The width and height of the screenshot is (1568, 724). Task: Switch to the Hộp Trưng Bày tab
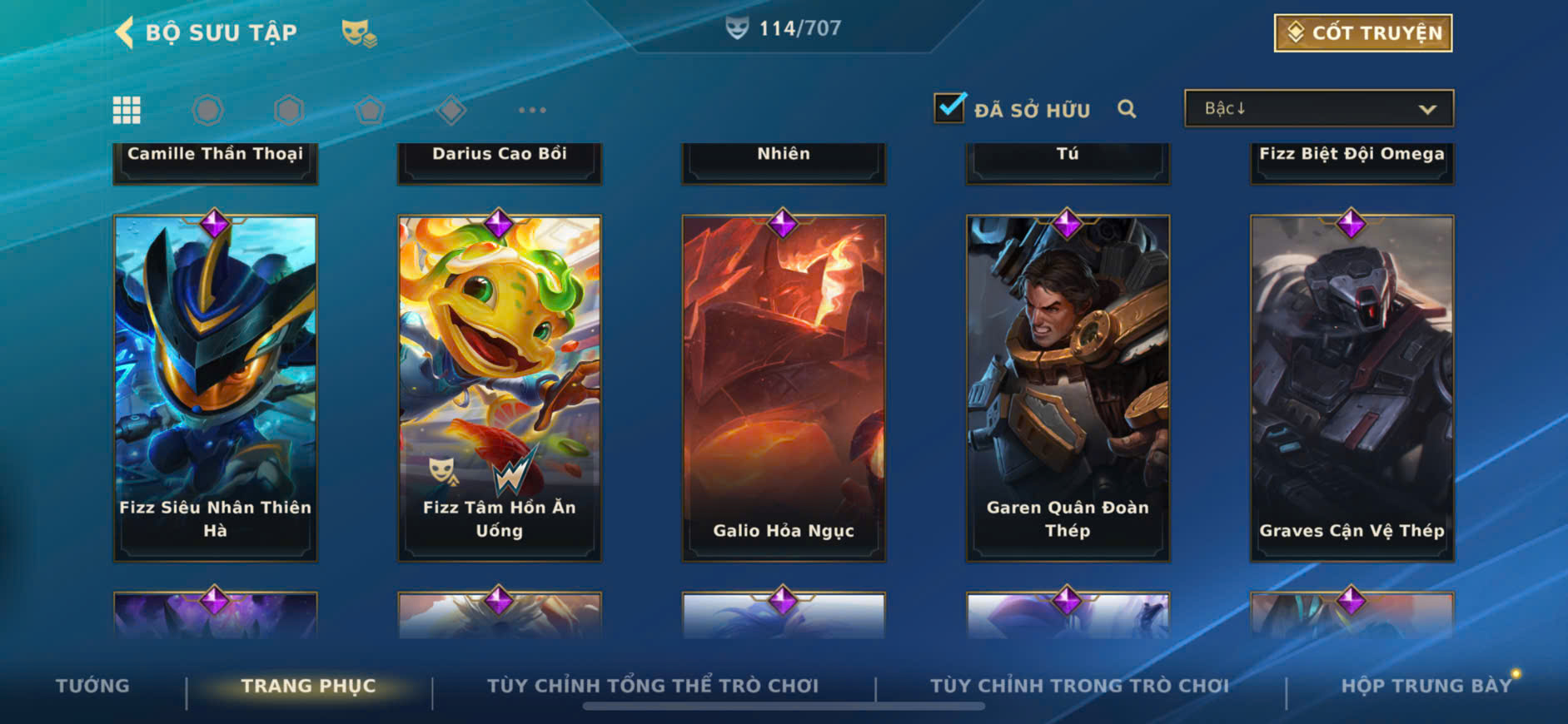click(1426, 686)
